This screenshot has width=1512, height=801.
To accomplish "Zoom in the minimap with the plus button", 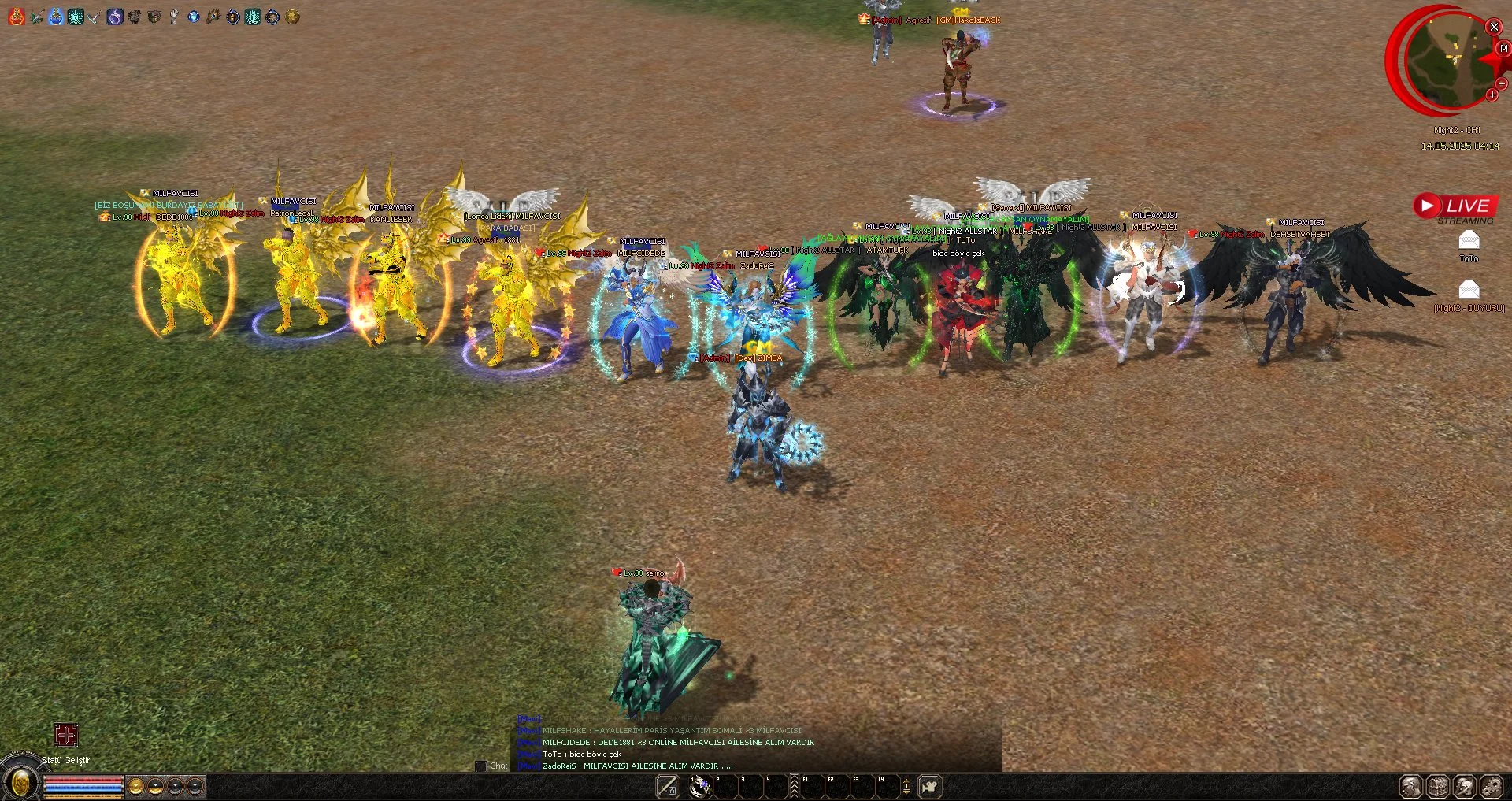I will 1492,95.
